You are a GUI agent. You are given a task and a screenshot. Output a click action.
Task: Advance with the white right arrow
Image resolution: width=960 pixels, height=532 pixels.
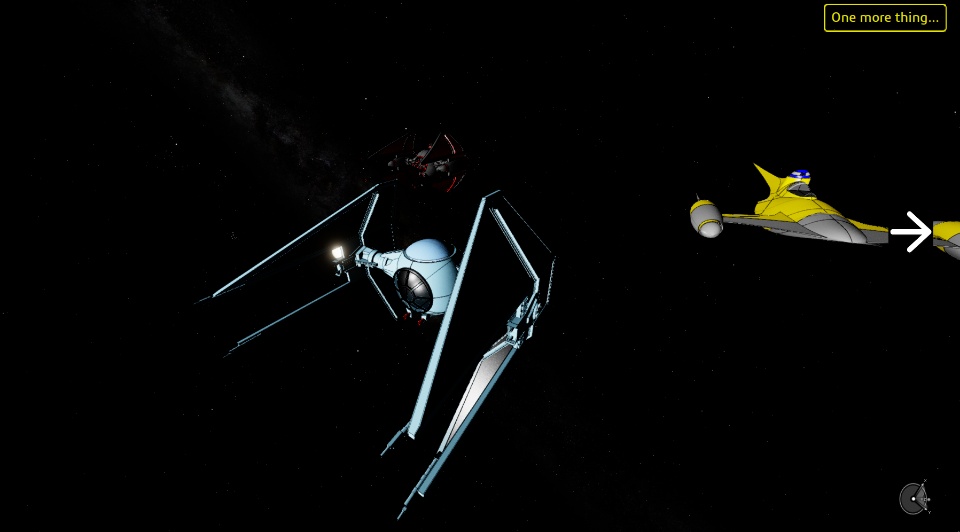[910, 232]
